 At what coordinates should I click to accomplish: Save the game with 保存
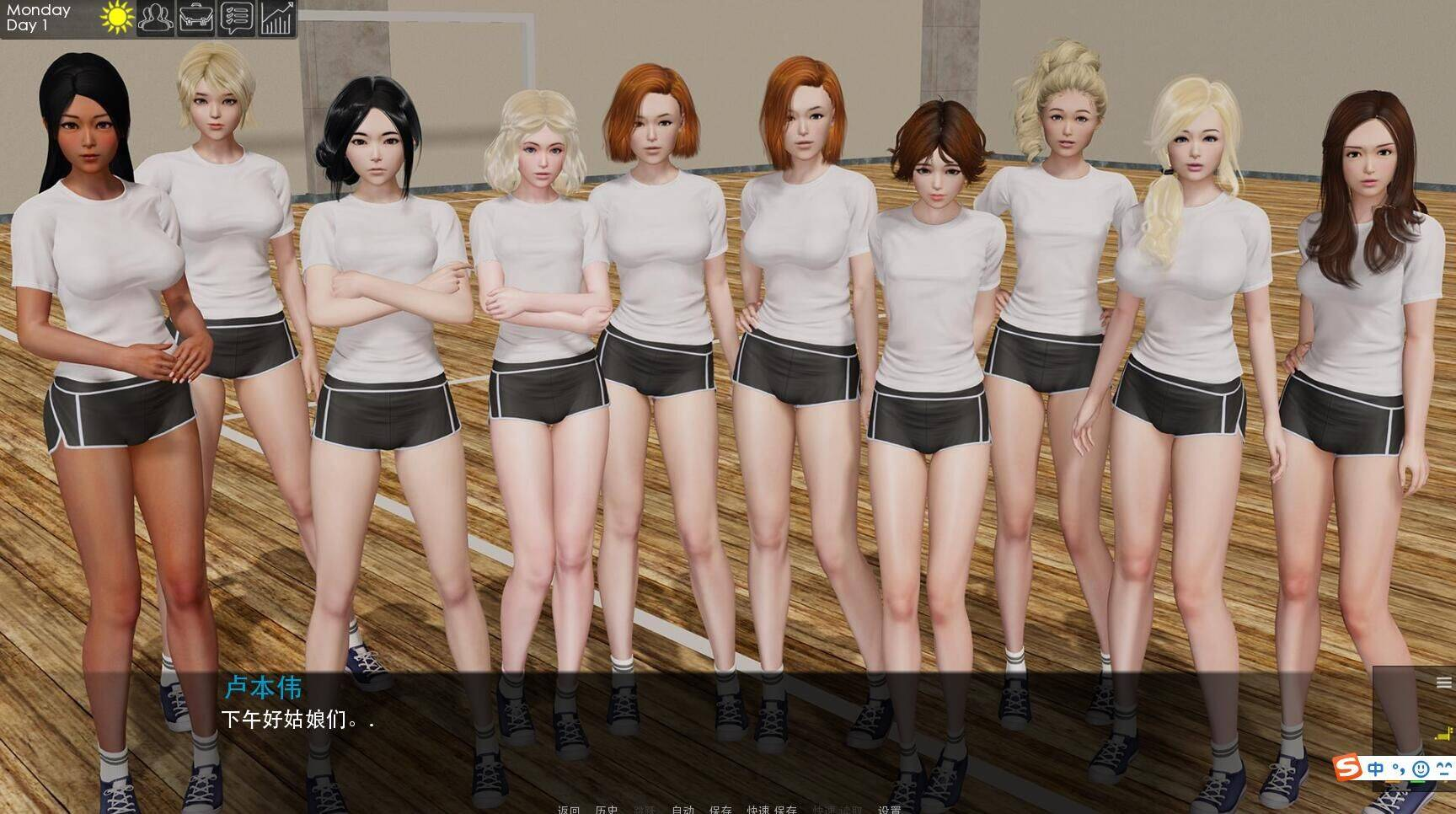pyautogui.click(x=721, y=807)
